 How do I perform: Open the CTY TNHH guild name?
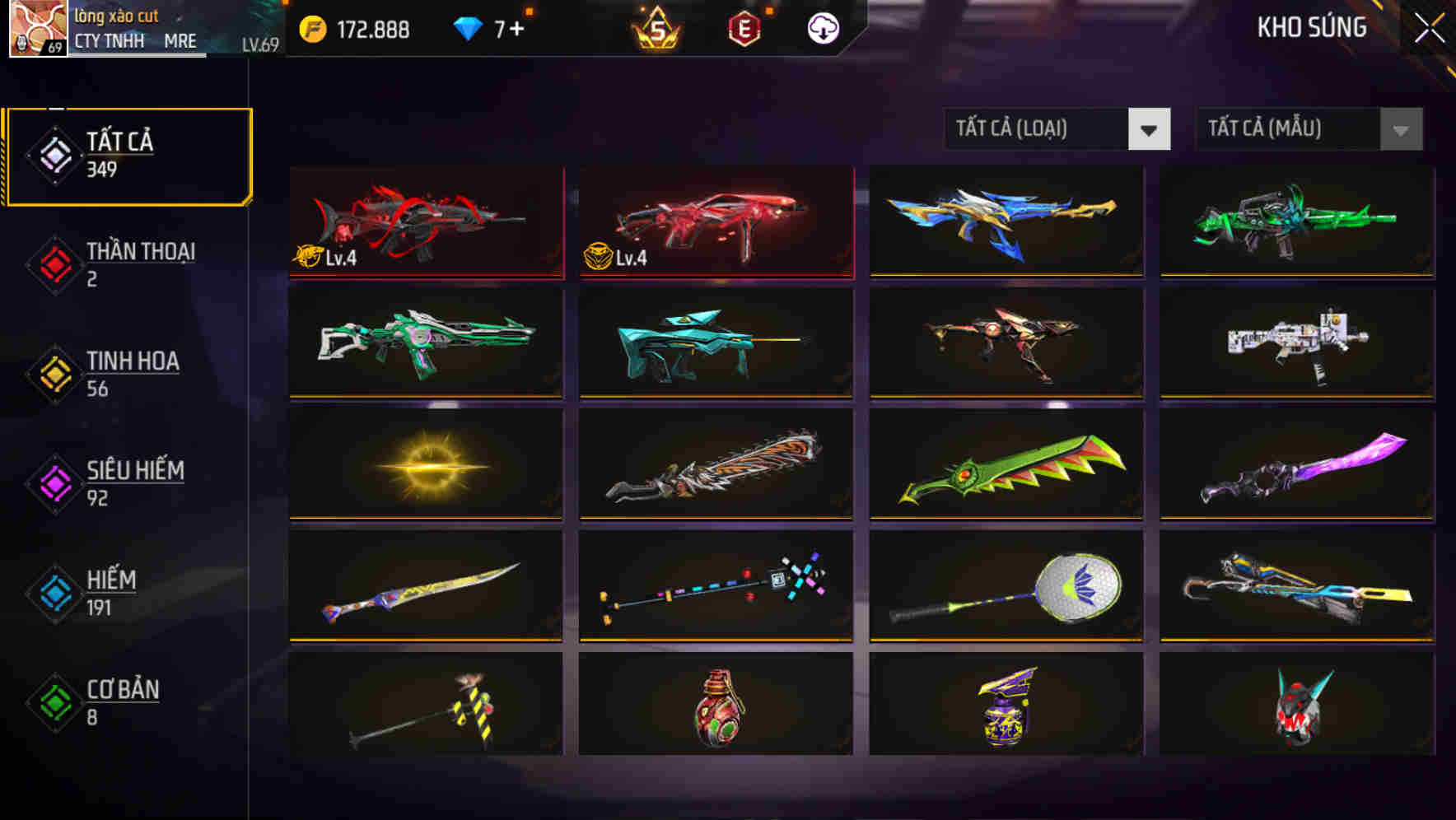tap(109, 41)
